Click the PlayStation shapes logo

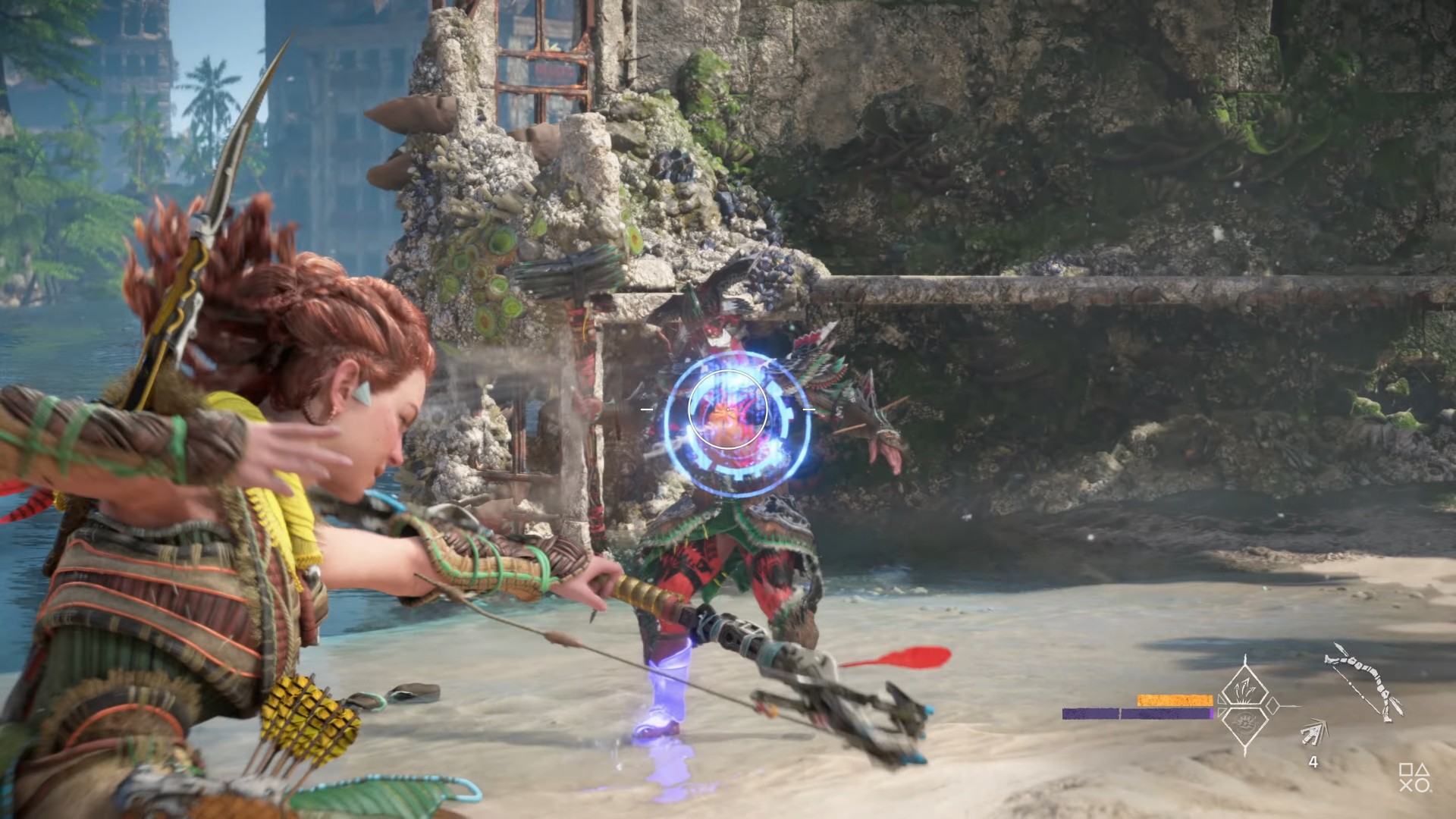tap(1414, 777)
